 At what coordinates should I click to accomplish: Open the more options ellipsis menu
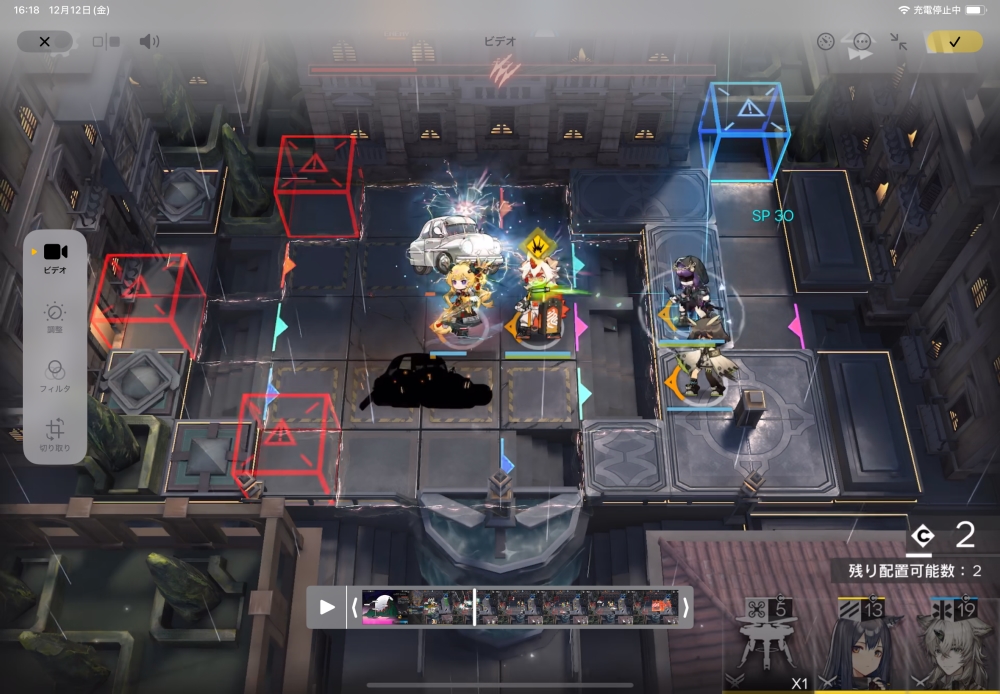(x=862, y=42)
